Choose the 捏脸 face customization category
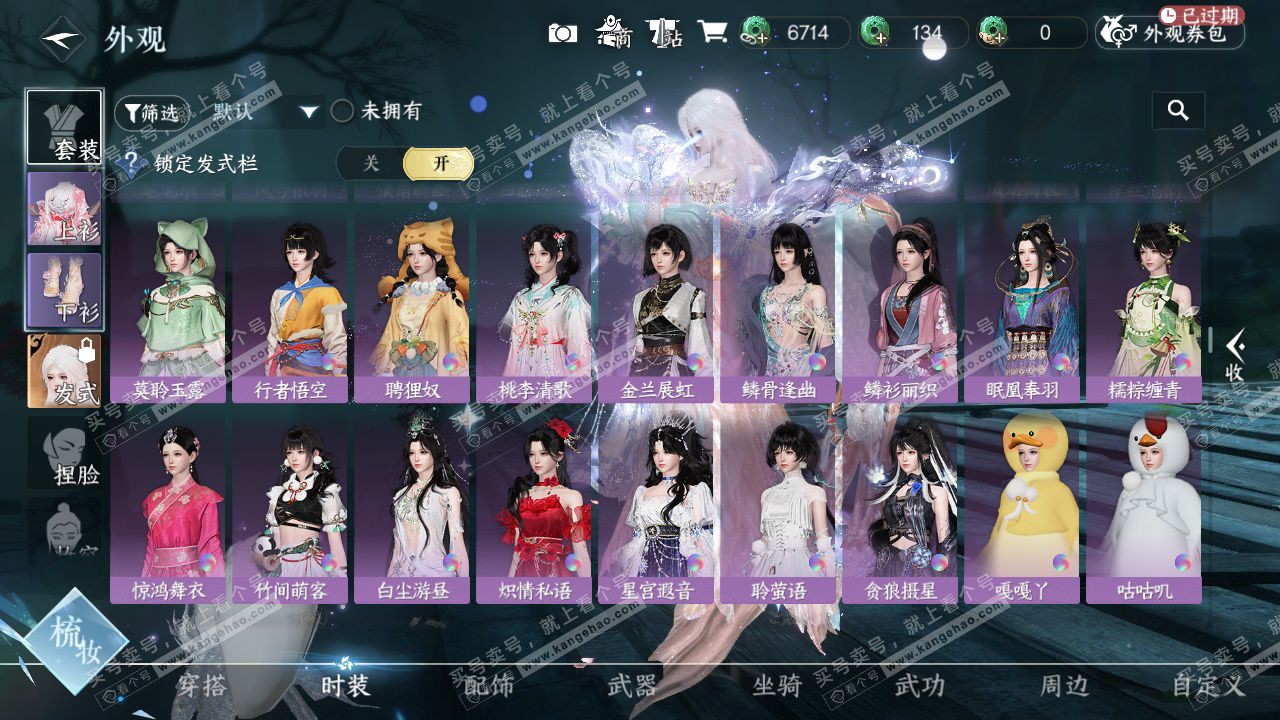The image size is (1280, 720). (x=65, y=455)
